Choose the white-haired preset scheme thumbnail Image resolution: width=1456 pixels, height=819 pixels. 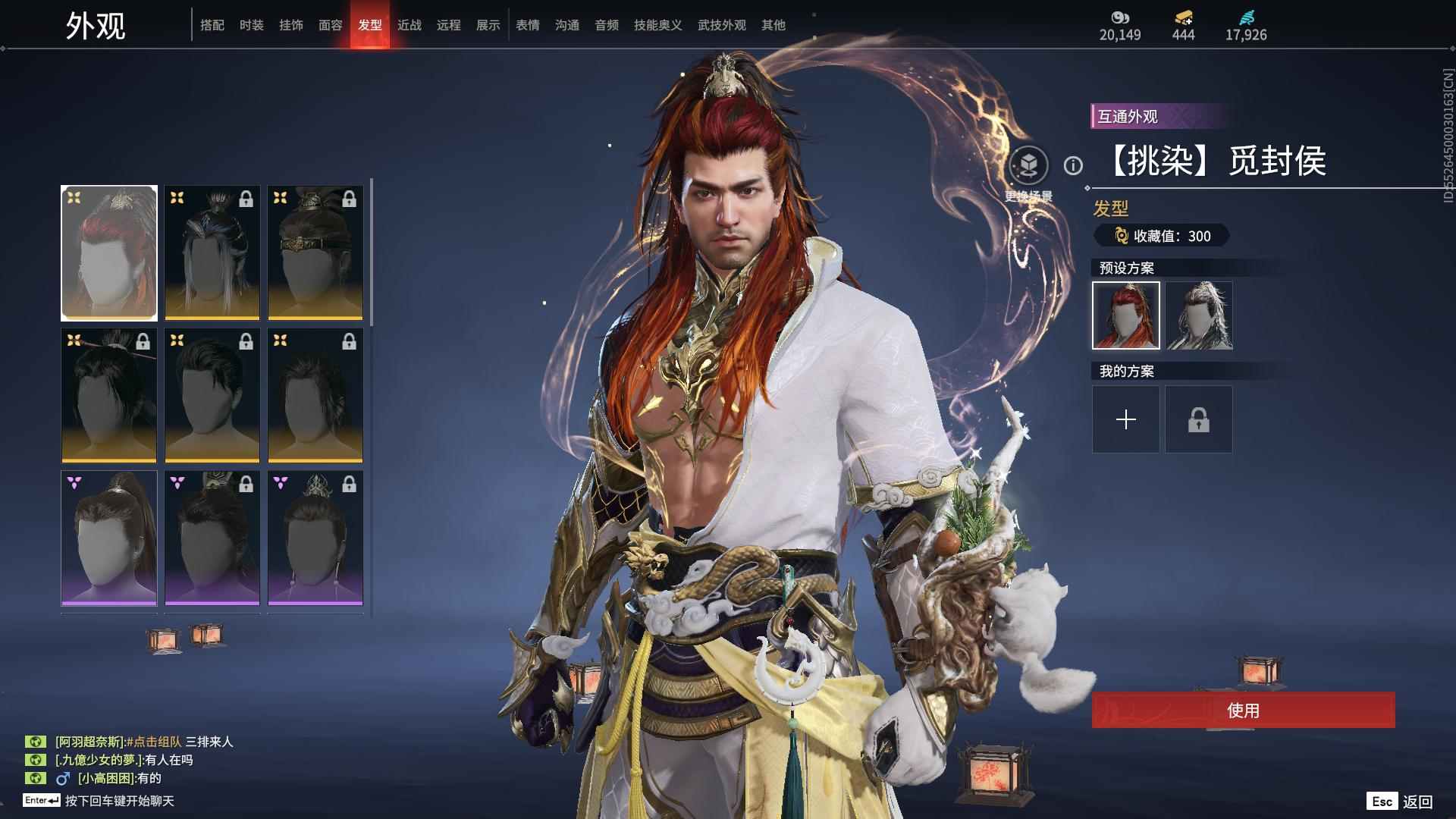click(x=1199, y=315)
